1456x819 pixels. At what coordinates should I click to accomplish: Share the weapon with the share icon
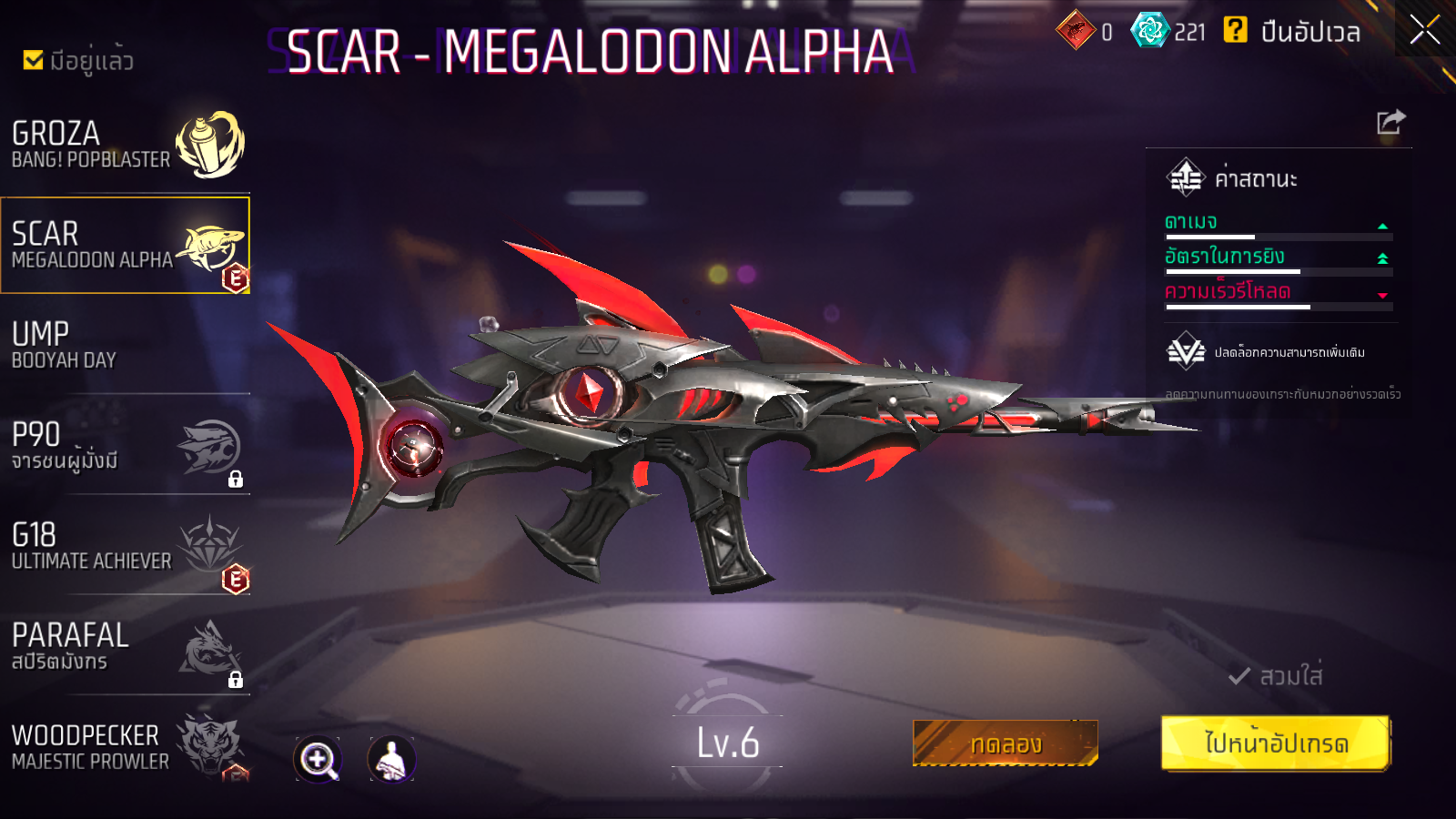coord(1390,122)
